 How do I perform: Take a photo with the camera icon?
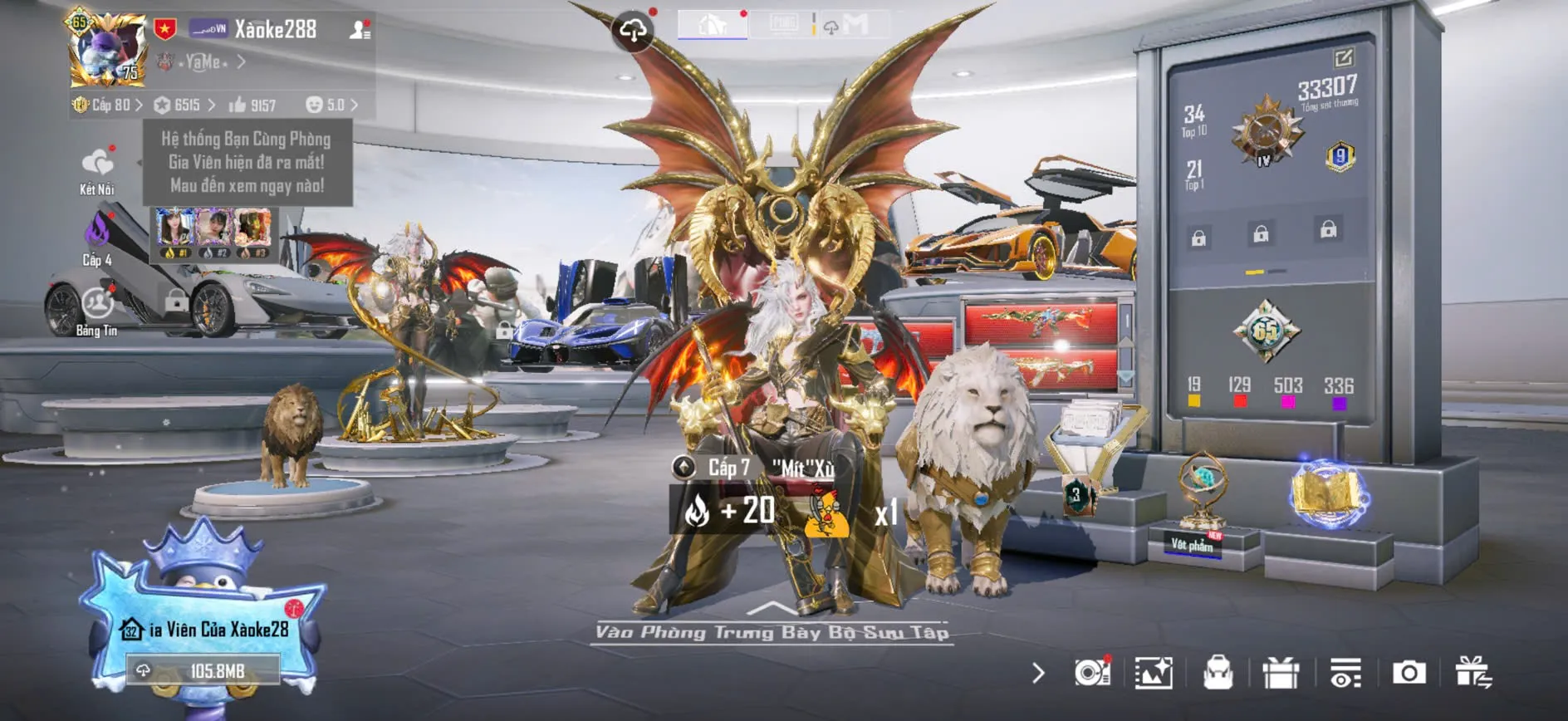(x=1409, y=673)
